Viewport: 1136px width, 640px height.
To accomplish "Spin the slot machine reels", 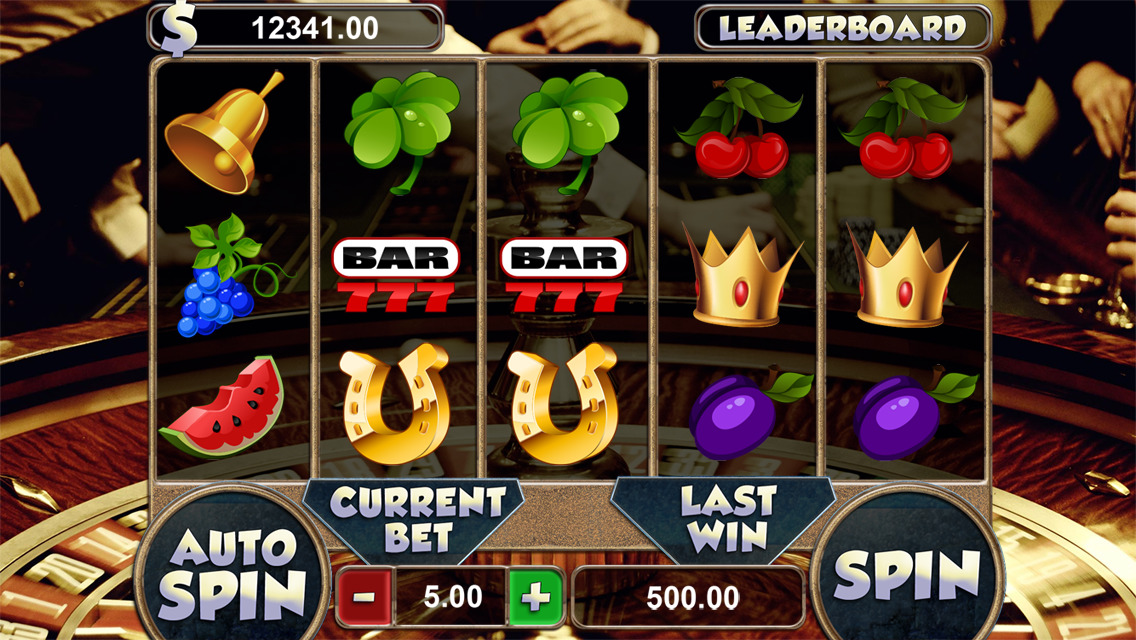I will pyautogui.click(x=906, y=574).
